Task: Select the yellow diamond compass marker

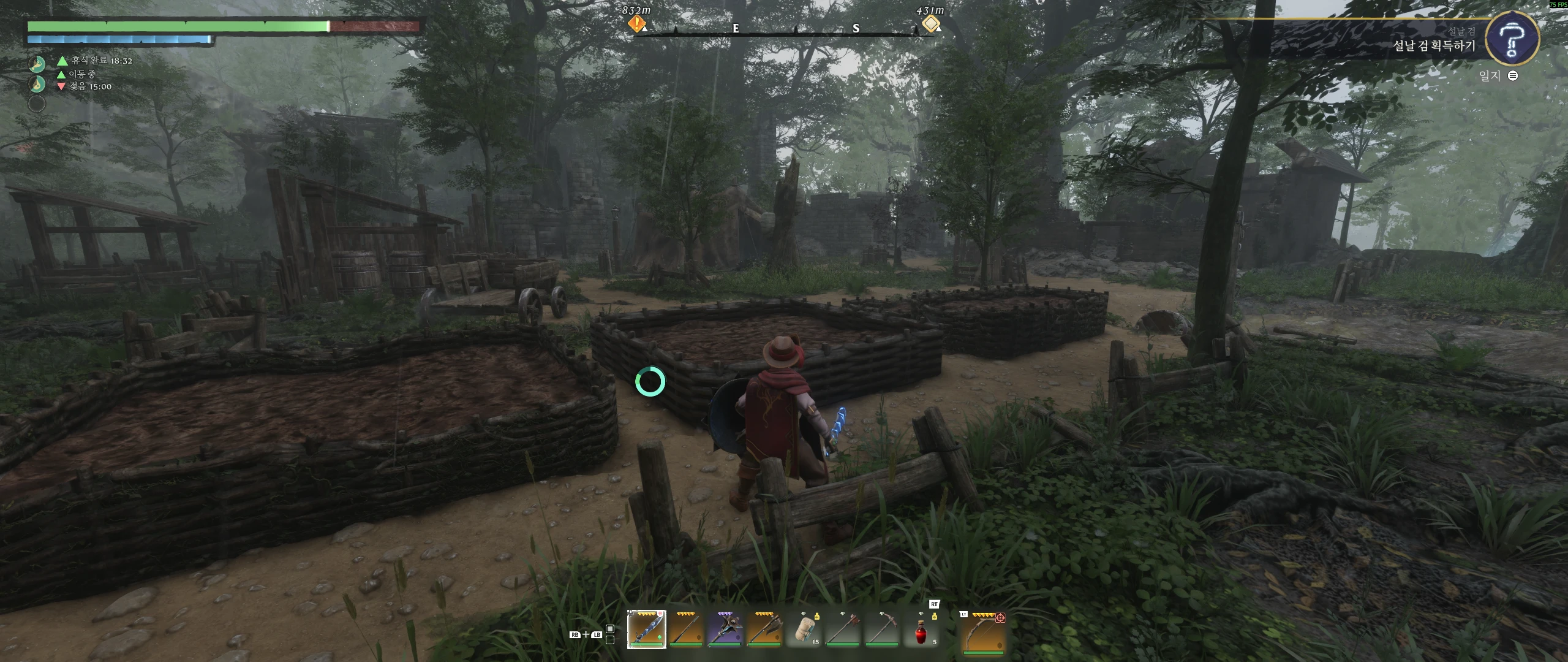Action: [930, 25]
